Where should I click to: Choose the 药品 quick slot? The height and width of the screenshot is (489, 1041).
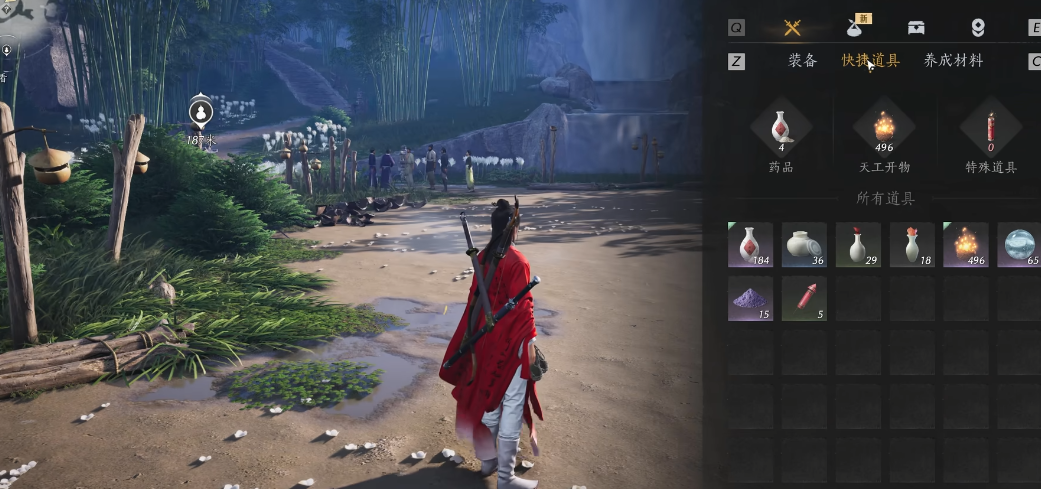click(x=781, y=129)
